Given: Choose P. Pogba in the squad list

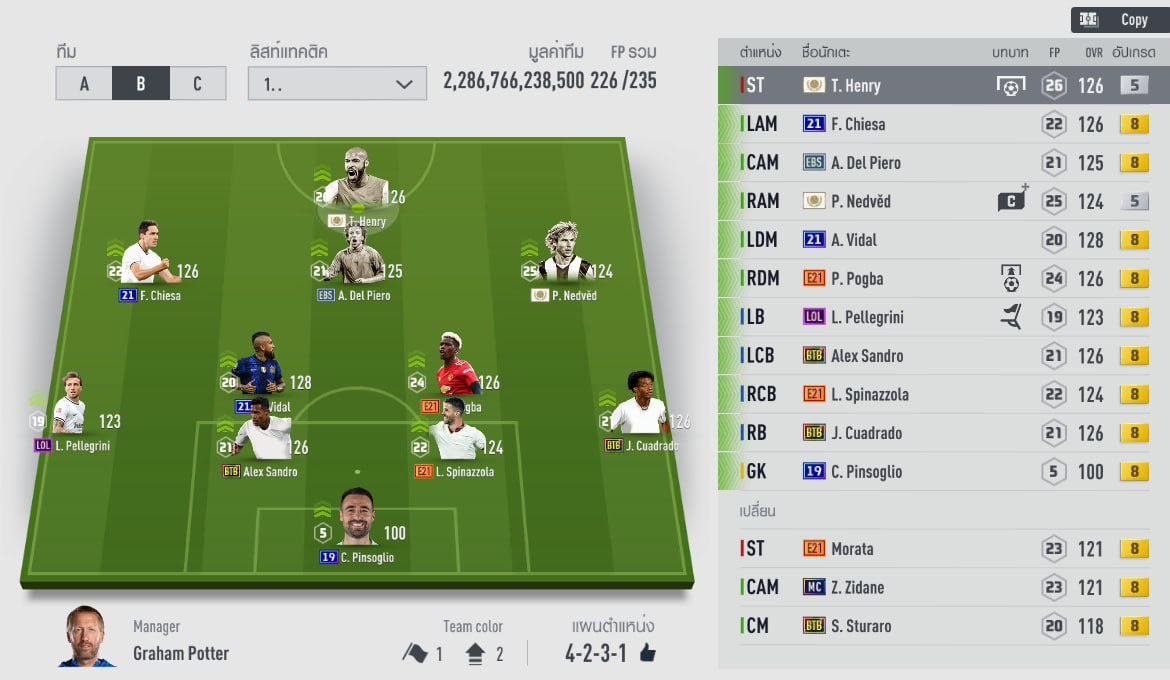Looking at the screenshot, I should pyautogui.click(x=940, y=278).
